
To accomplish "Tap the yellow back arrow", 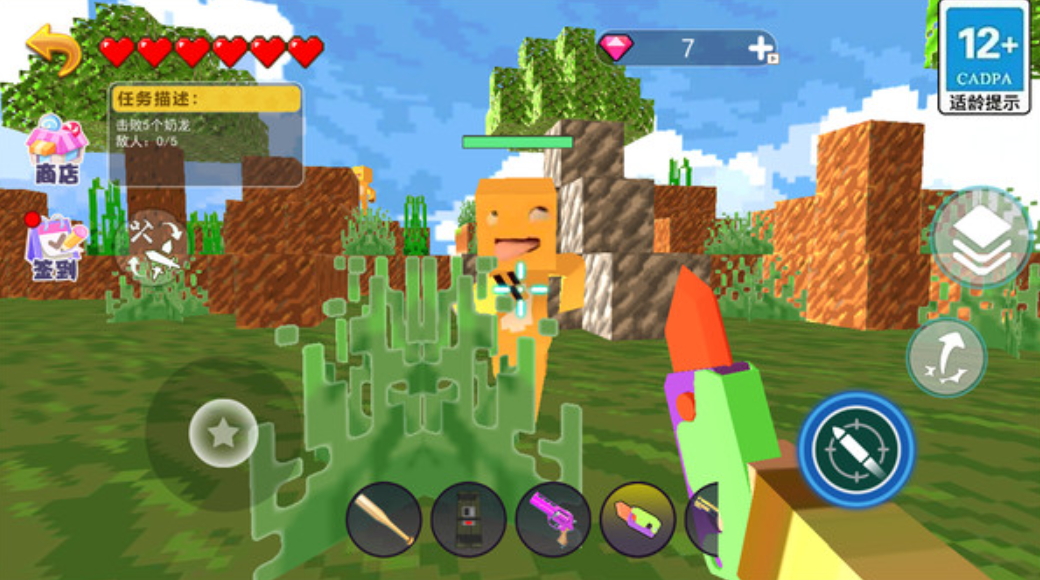I will click(54, 49).
